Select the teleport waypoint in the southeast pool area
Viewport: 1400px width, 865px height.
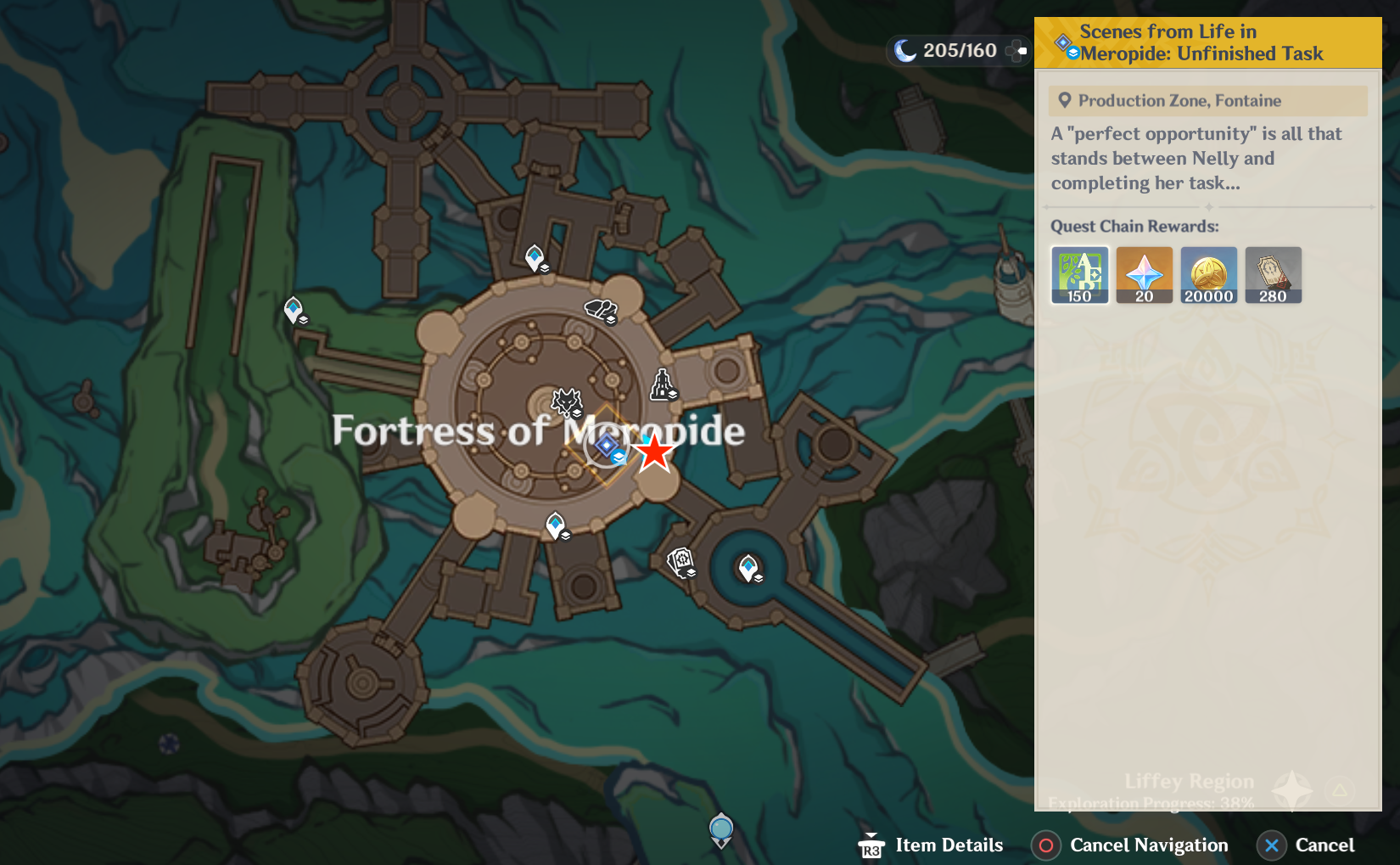click(748, 567)
